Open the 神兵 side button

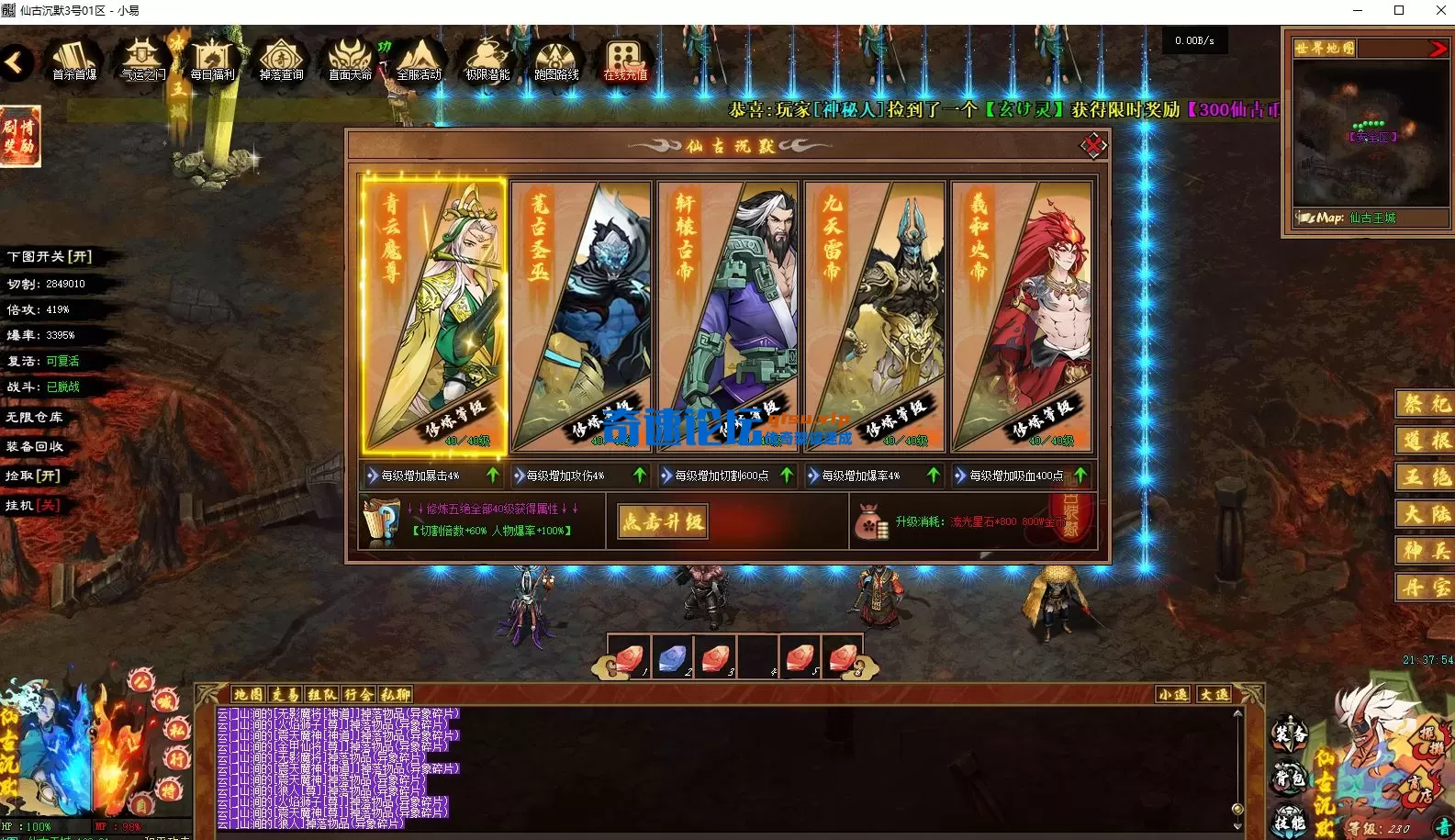[x=1426, y=550]
